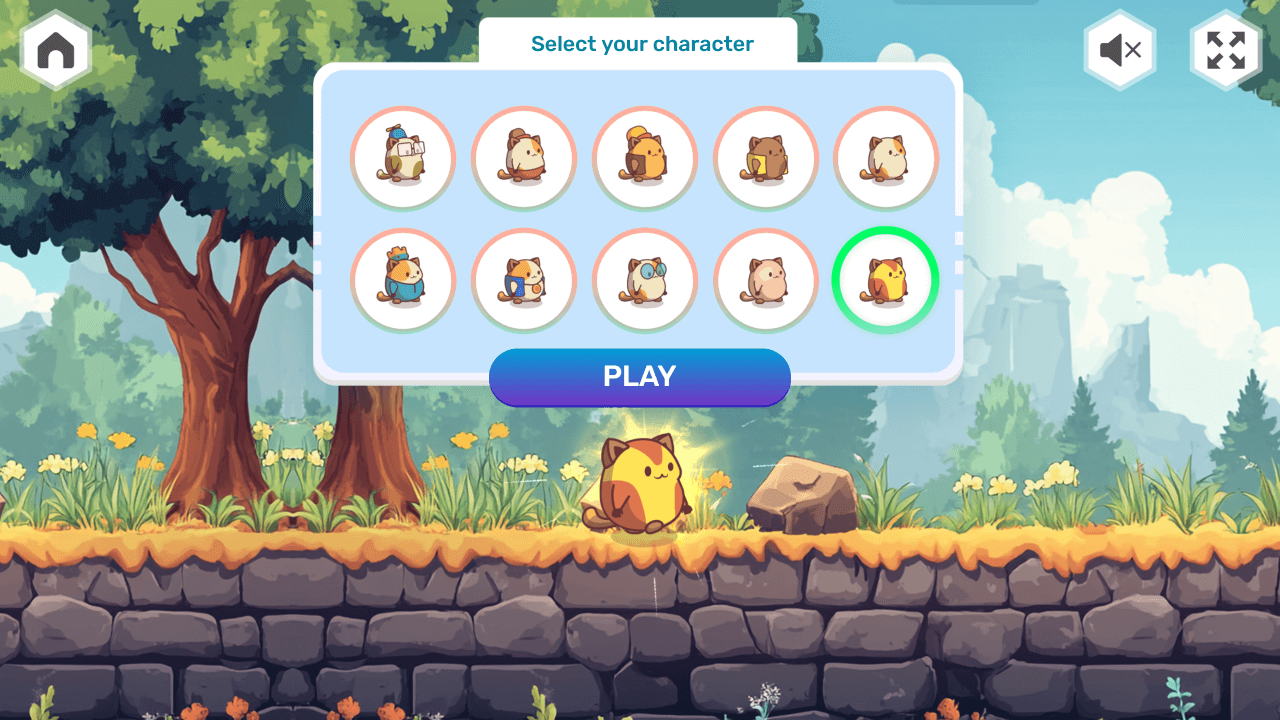Enter fullscreen mode
This screenshot has width=1280, height=720.
click(x=1224, y=50)
